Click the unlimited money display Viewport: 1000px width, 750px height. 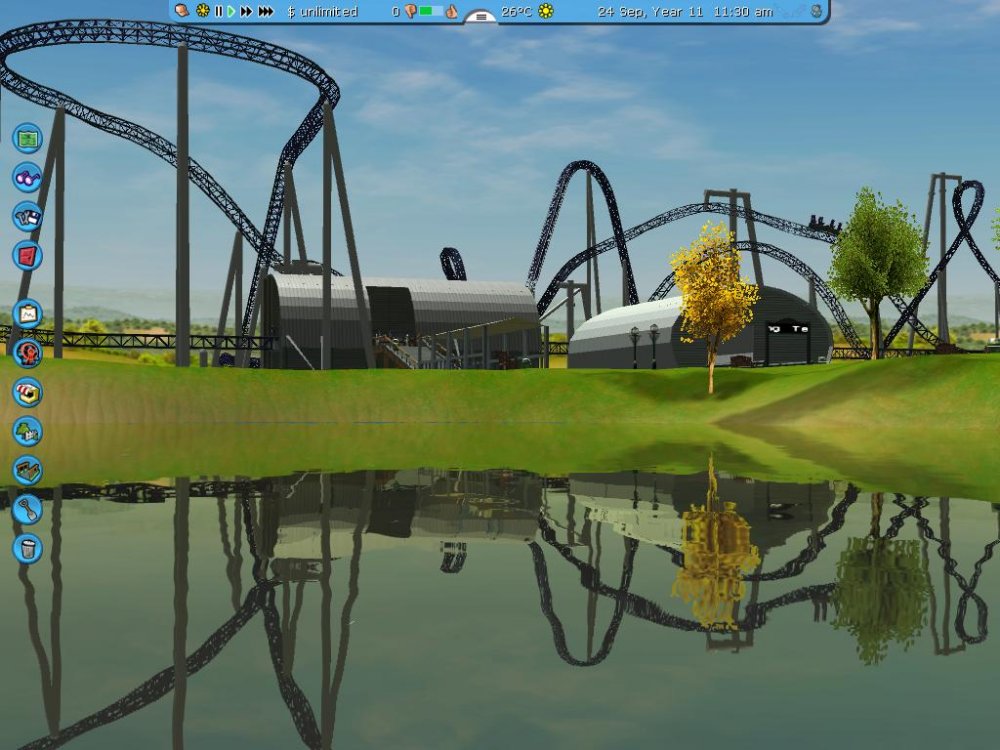click(322, 11)
